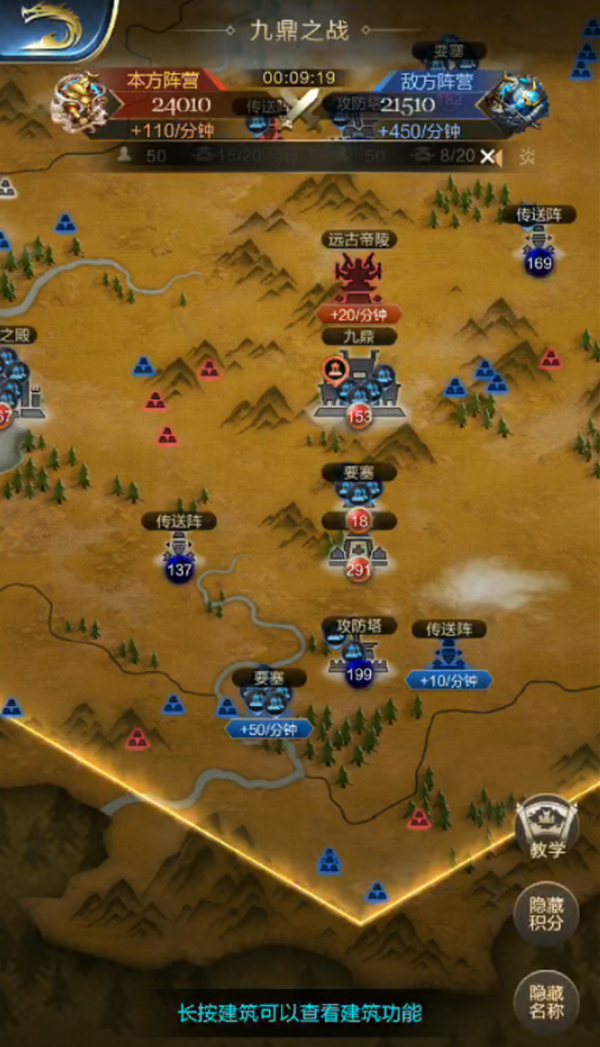
Task: Select the 传送阵 portal showing 169 troops
Action: pyautogui.click(x=539, y=245)
